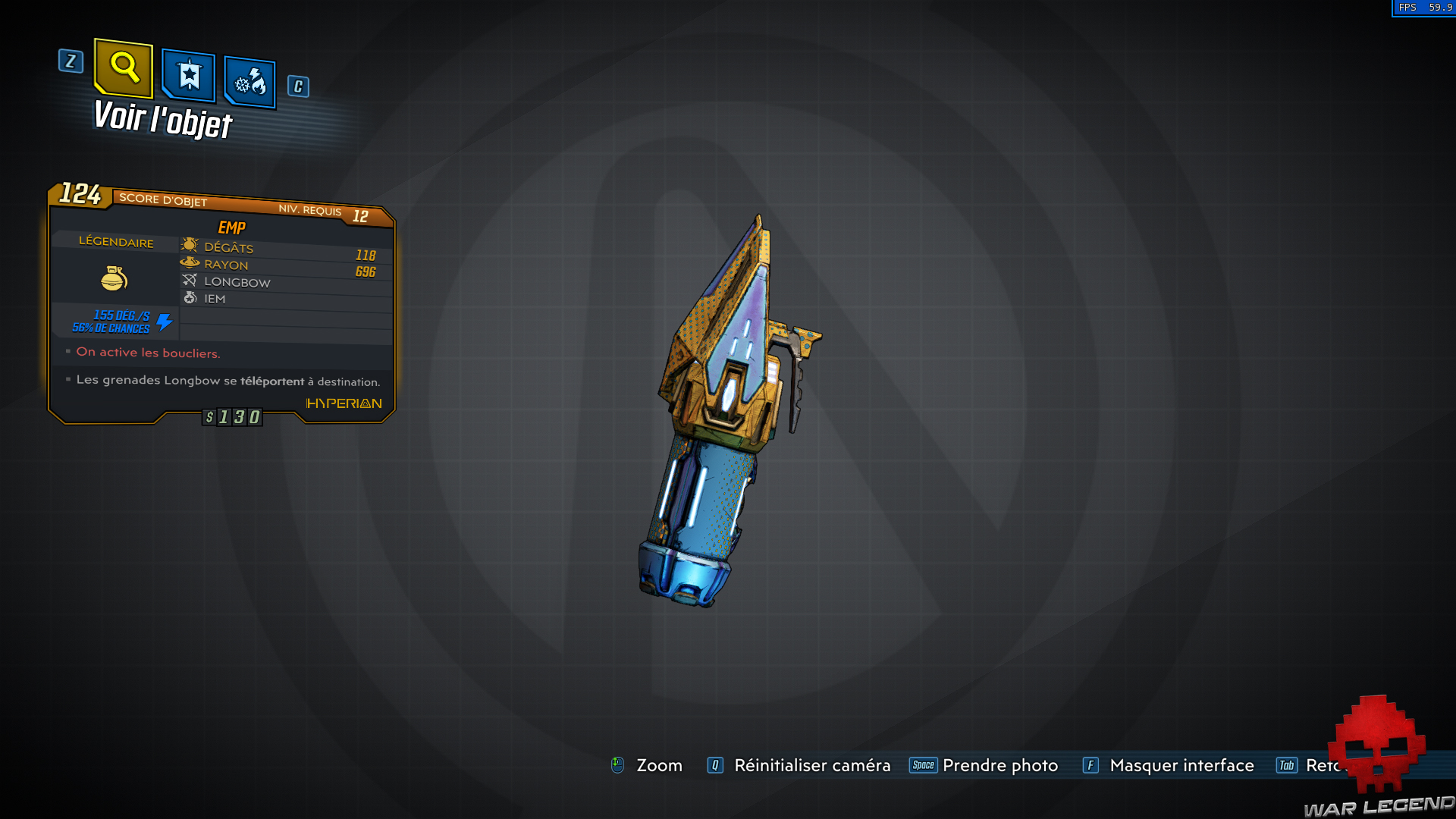Click the $130 price tag

(231, 417)
